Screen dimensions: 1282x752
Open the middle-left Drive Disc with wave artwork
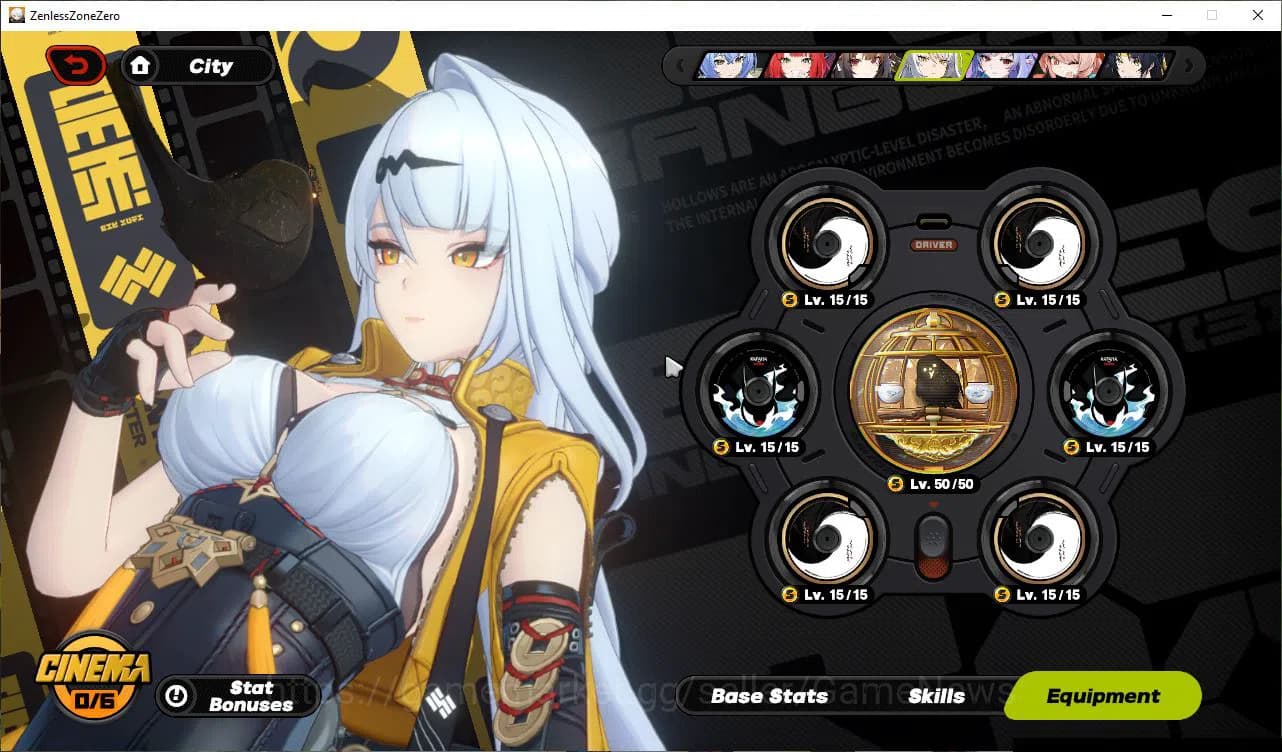tap(758, 392)
